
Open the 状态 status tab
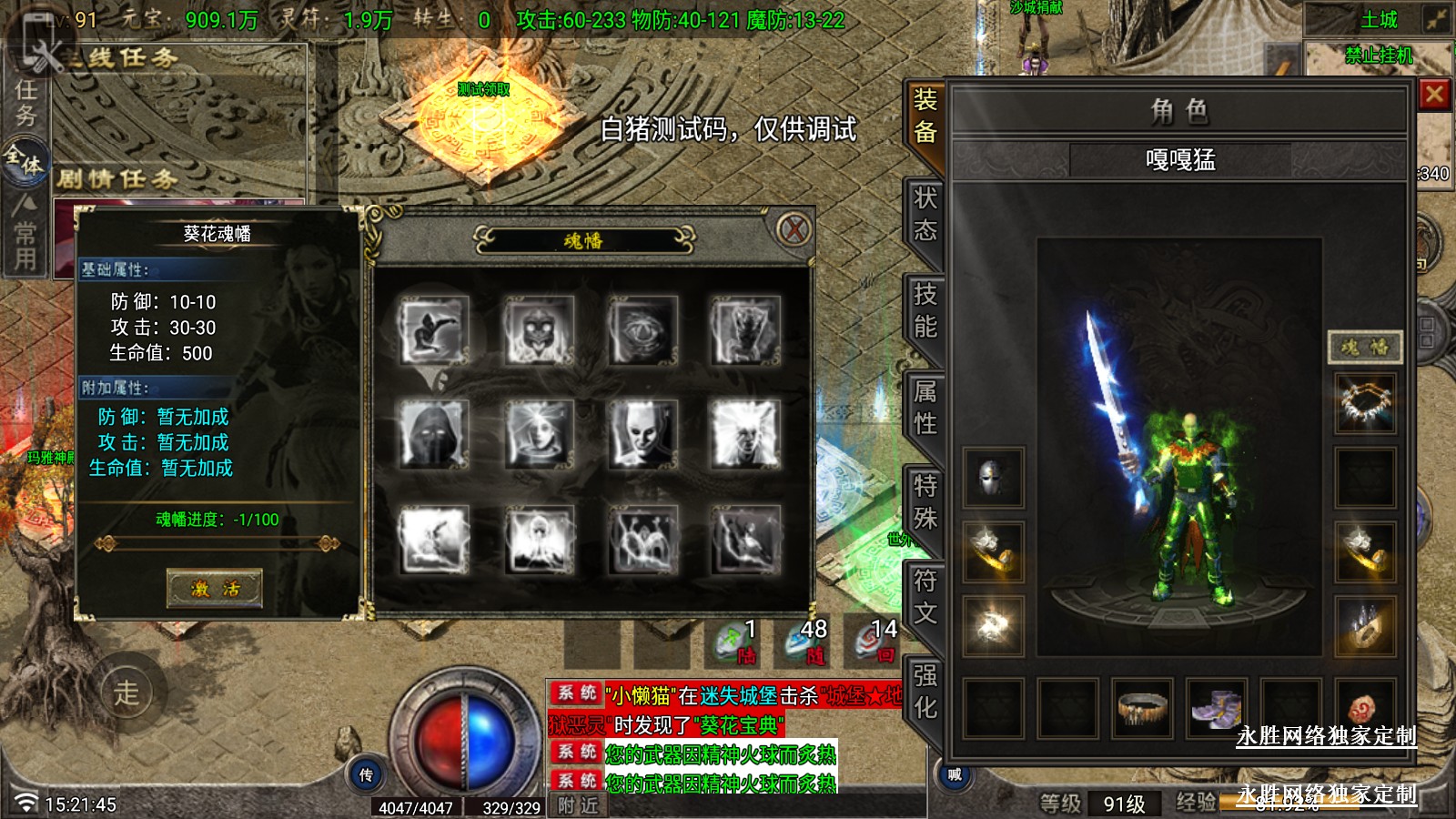(925, 215)
